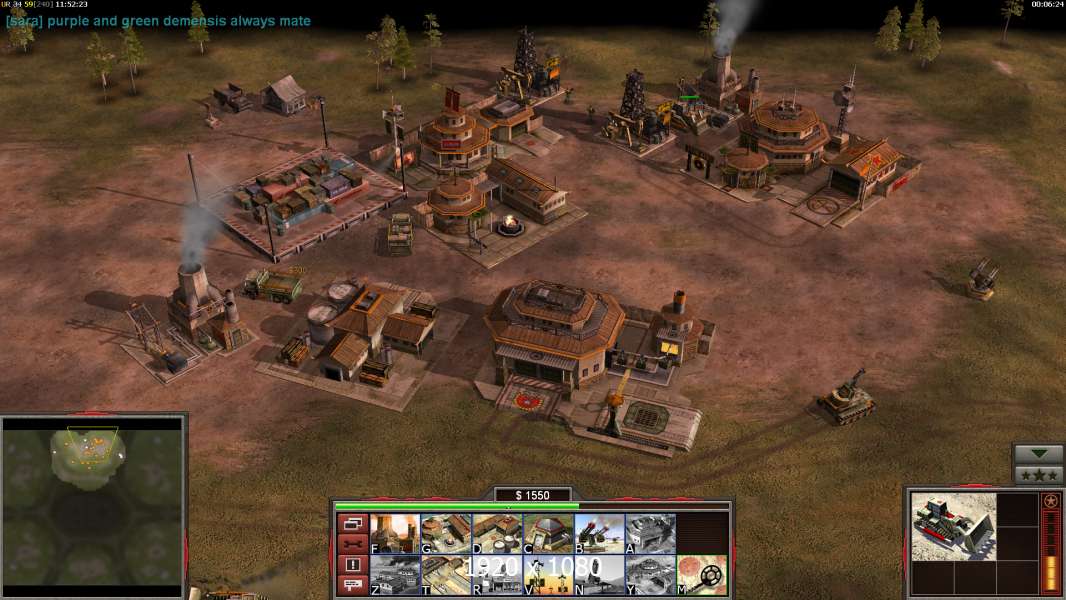Pick the Supply Center build icon marked D

(497, 533)
